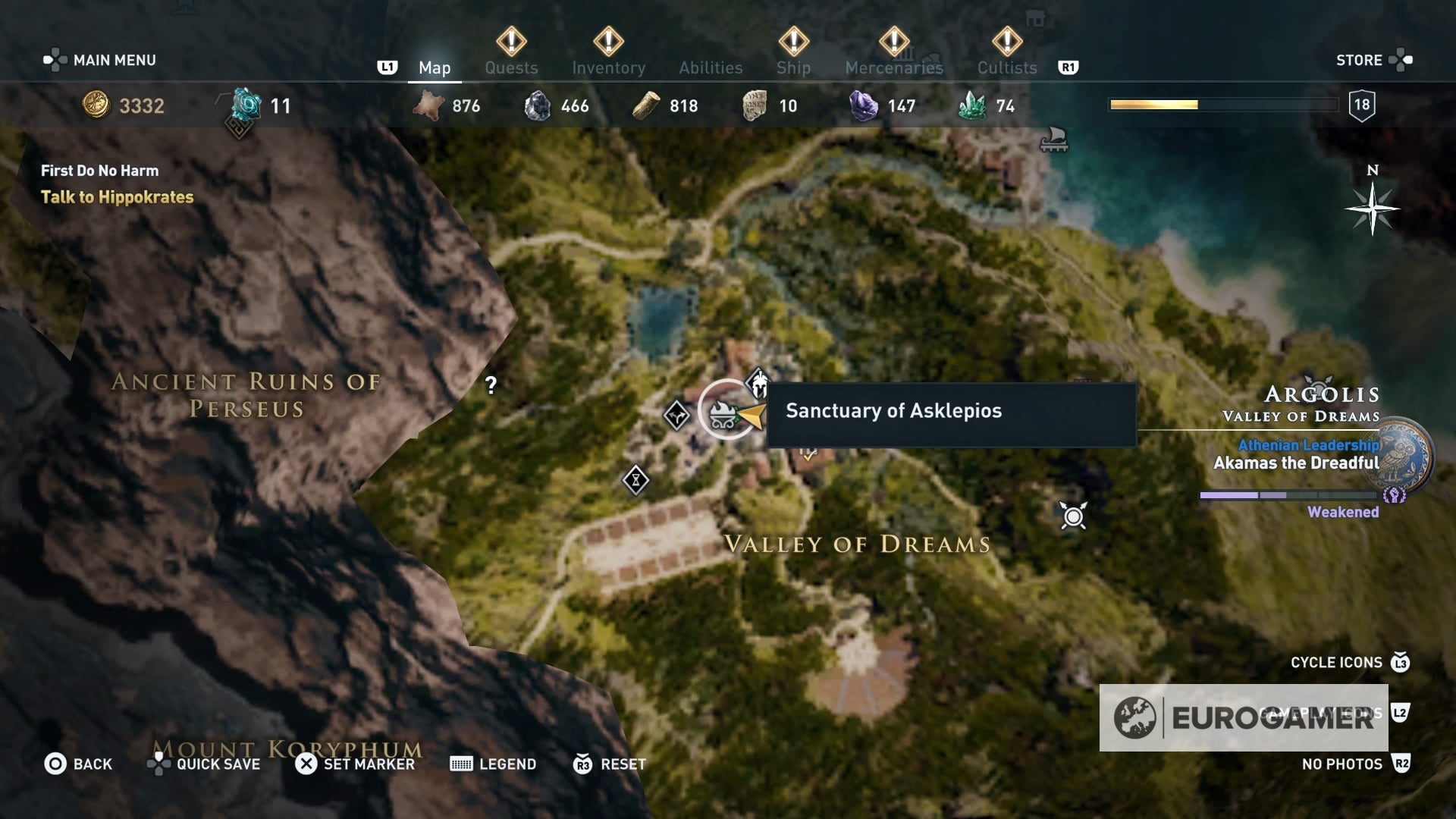The width and height of the screenshot is (1456, 819).
Task: Open the Inventory screen
Action: [609, 67]
